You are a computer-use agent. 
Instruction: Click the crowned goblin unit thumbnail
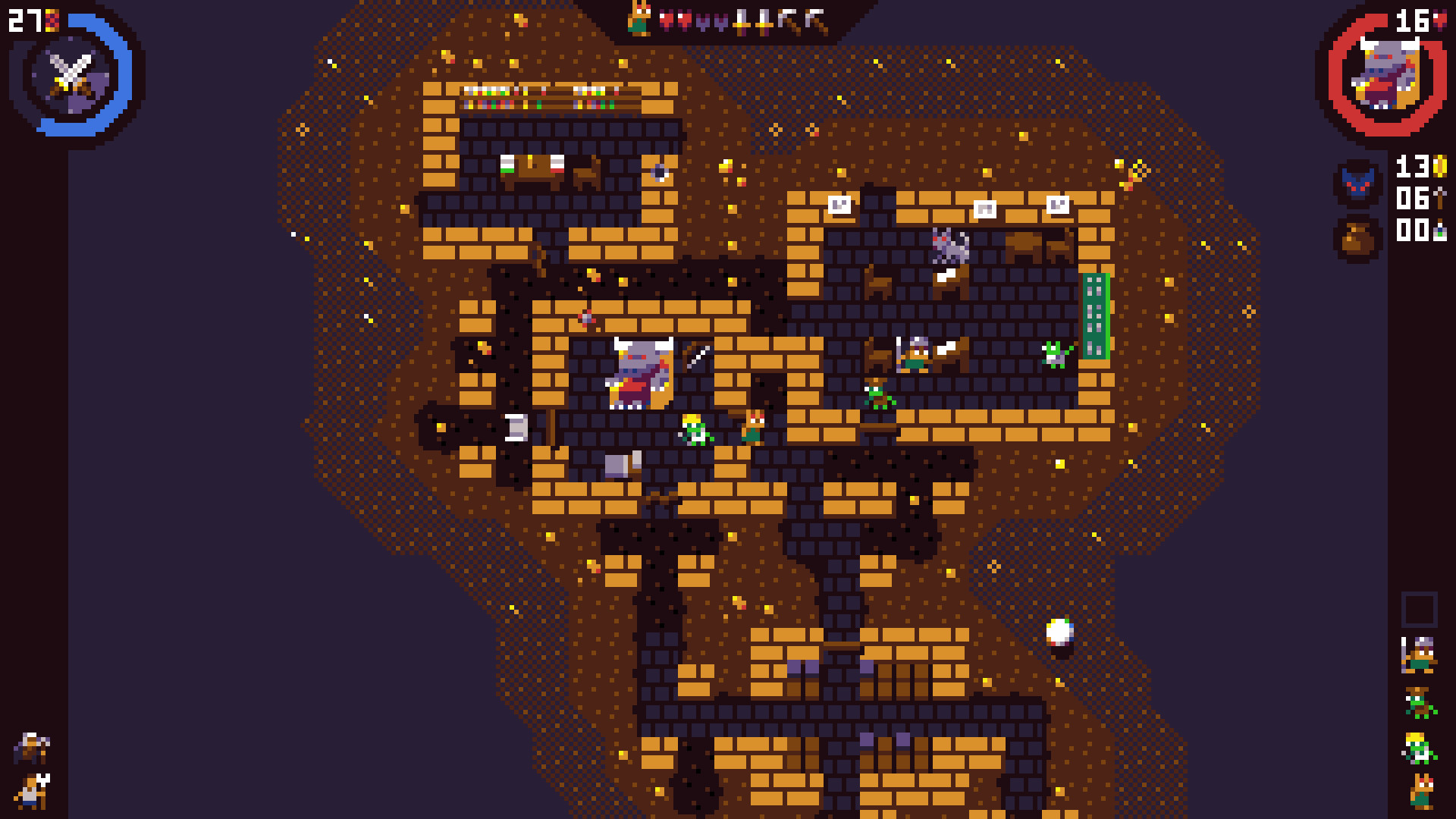click(1418, 745)
